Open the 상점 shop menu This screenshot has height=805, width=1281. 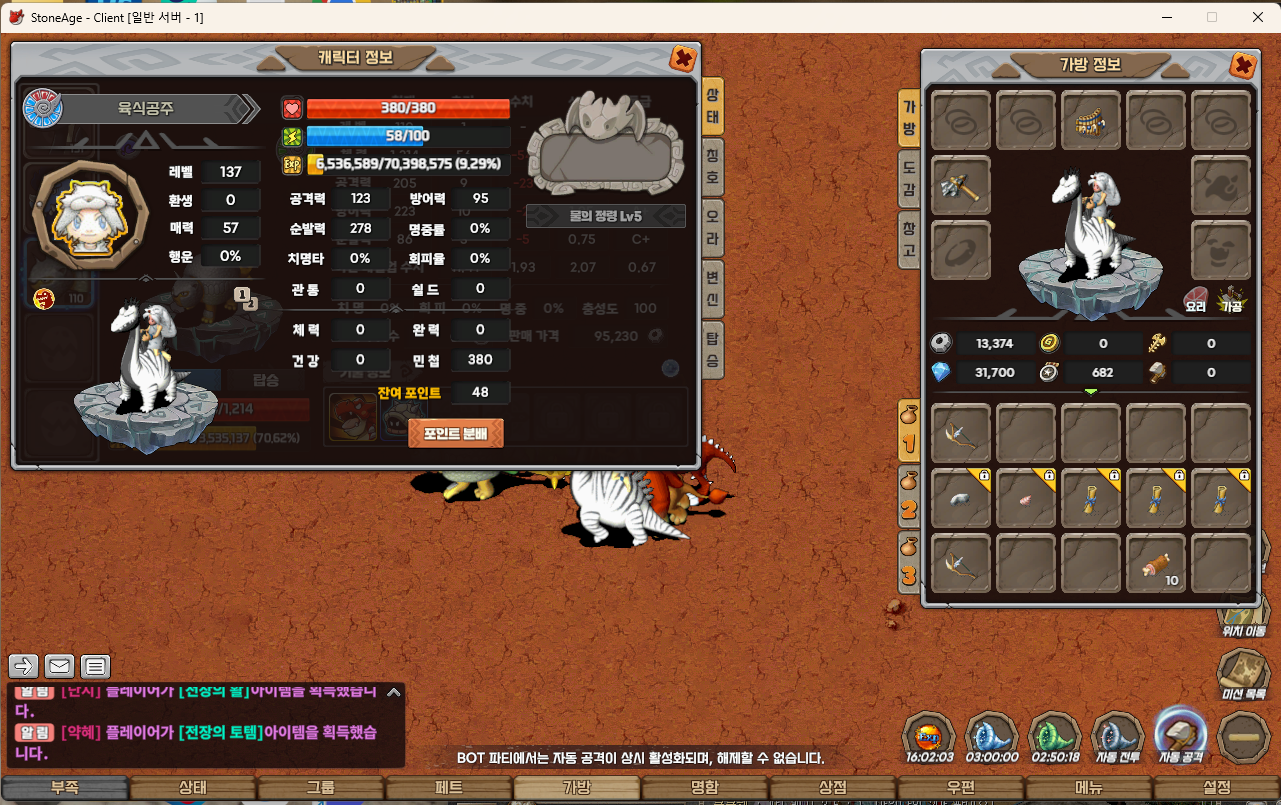pos(833,788)
